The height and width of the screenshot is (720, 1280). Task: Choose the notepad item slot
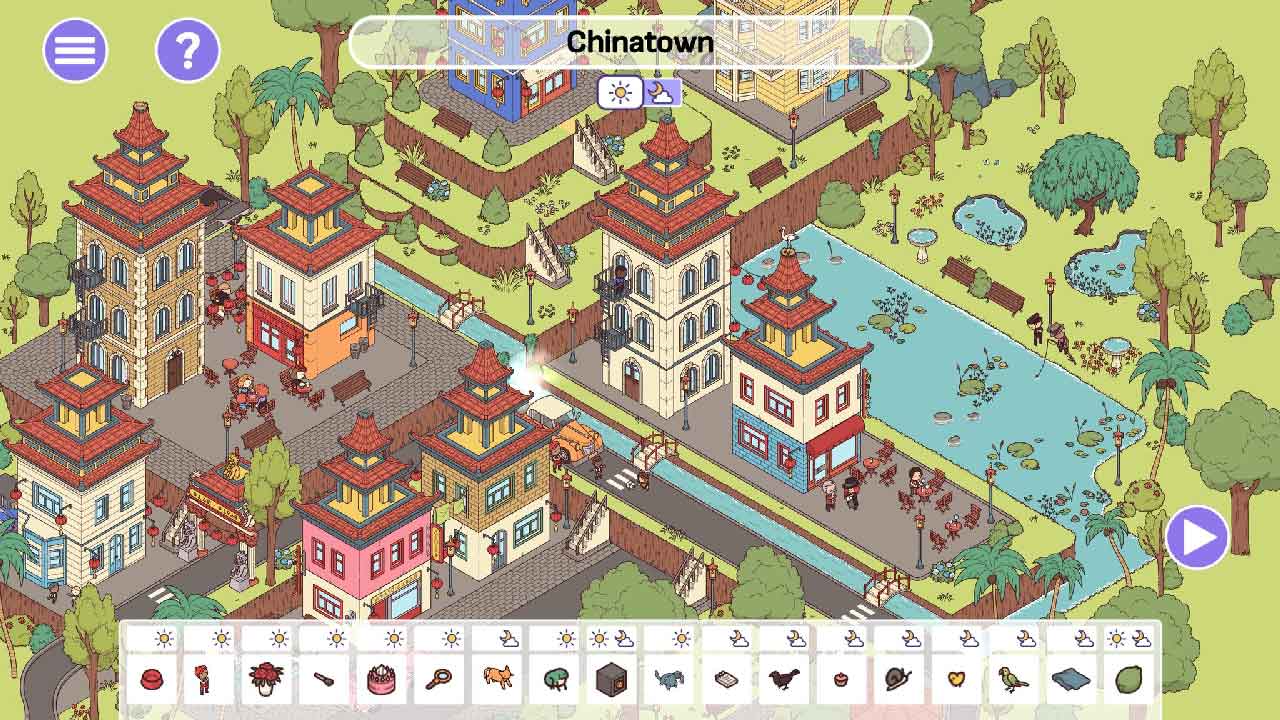(727, 680)
